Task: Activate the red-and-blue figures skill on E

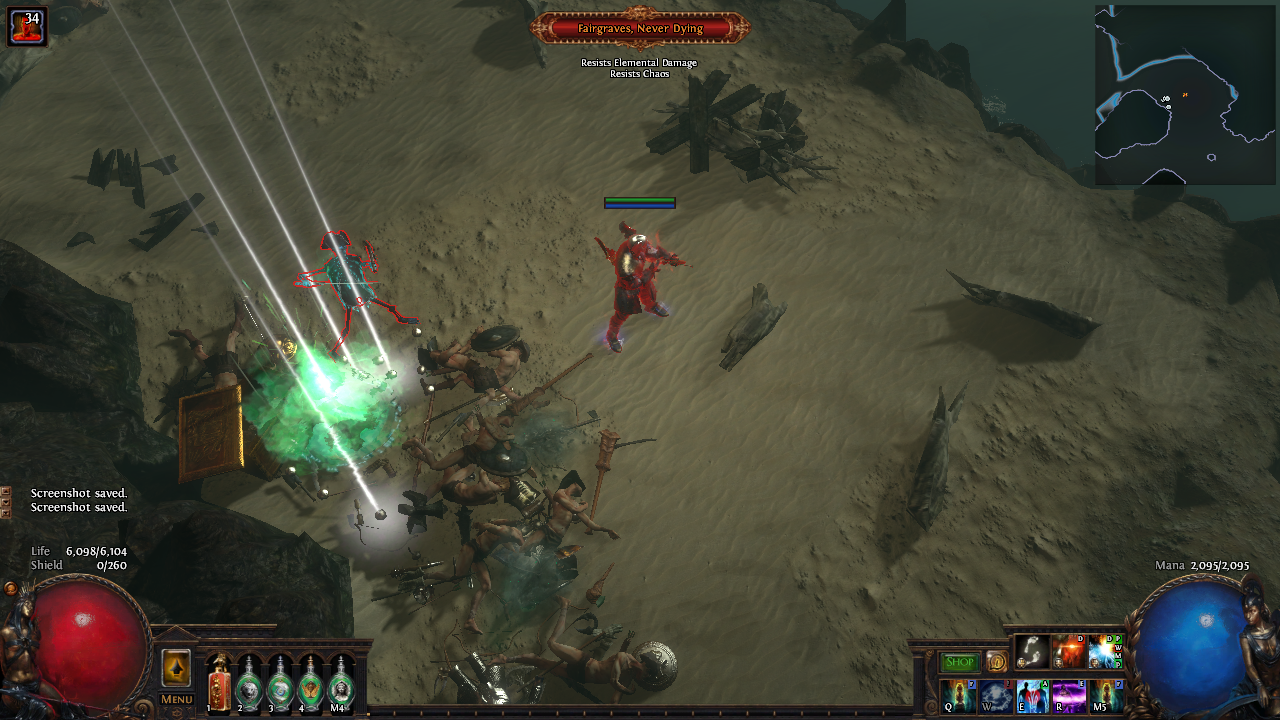Action: 1032,695
